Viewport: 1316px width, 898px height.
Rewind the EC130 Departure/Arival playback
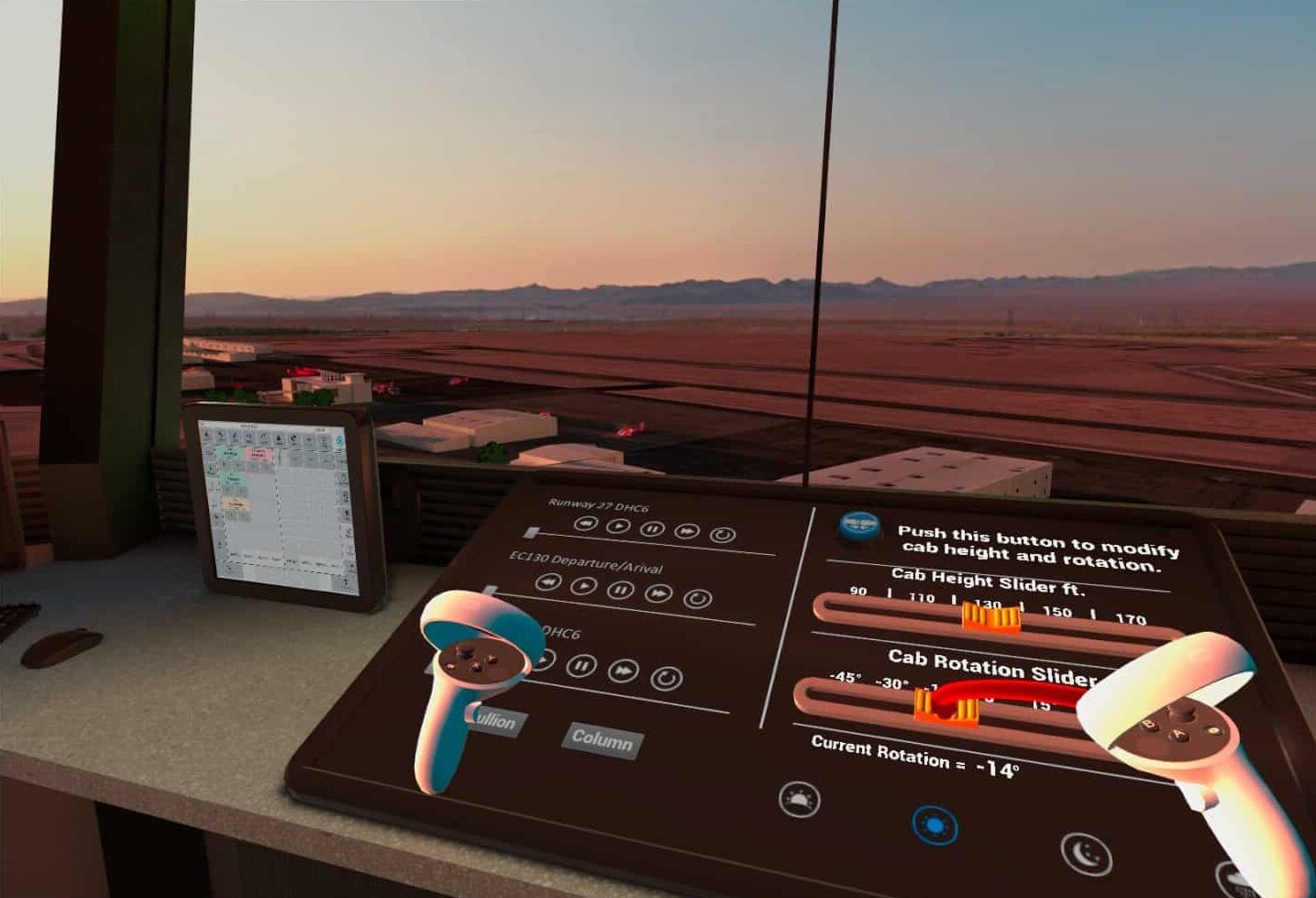[x=549, y=582]
